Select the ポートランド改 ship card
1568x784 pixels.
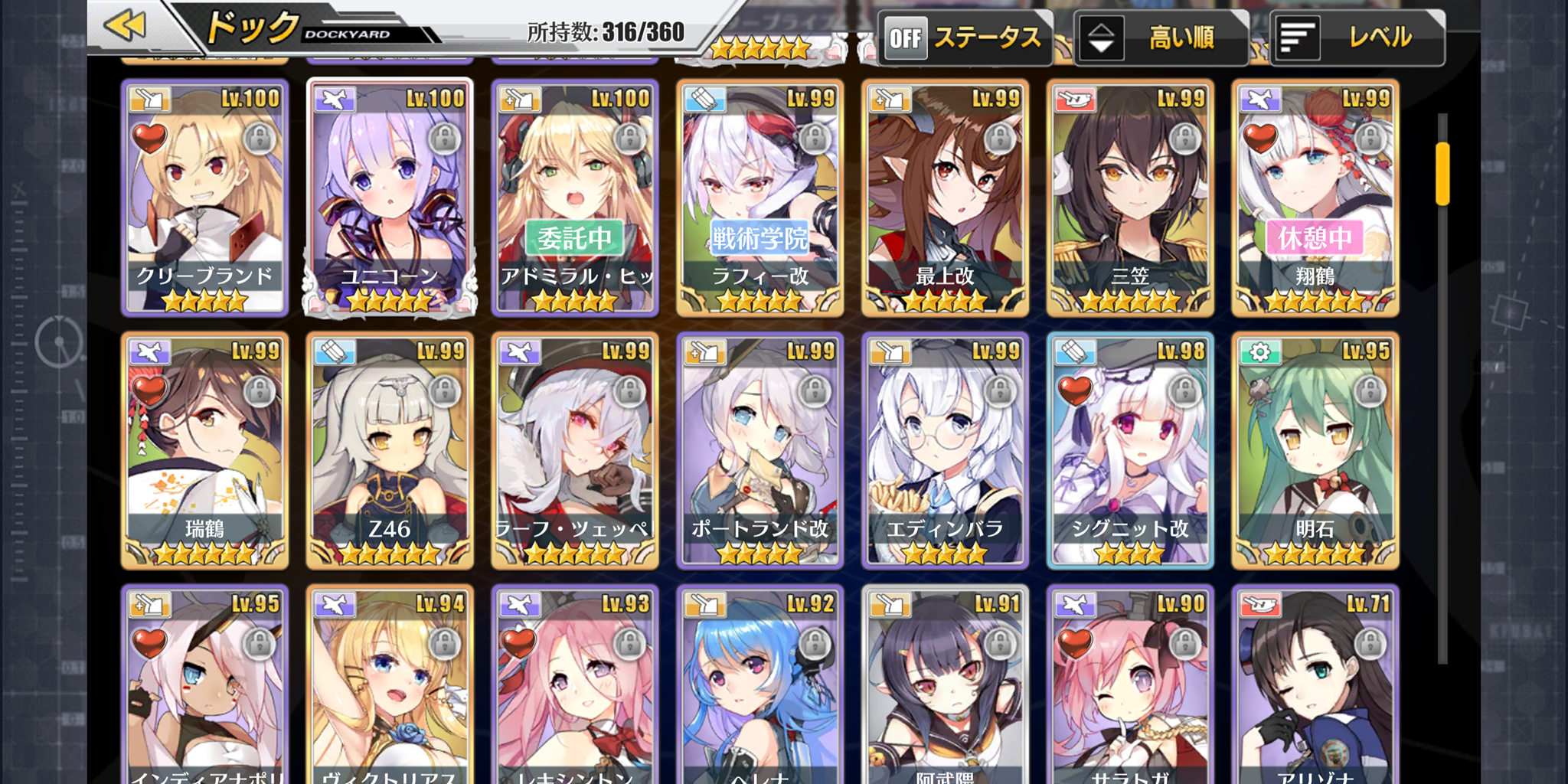760,450
